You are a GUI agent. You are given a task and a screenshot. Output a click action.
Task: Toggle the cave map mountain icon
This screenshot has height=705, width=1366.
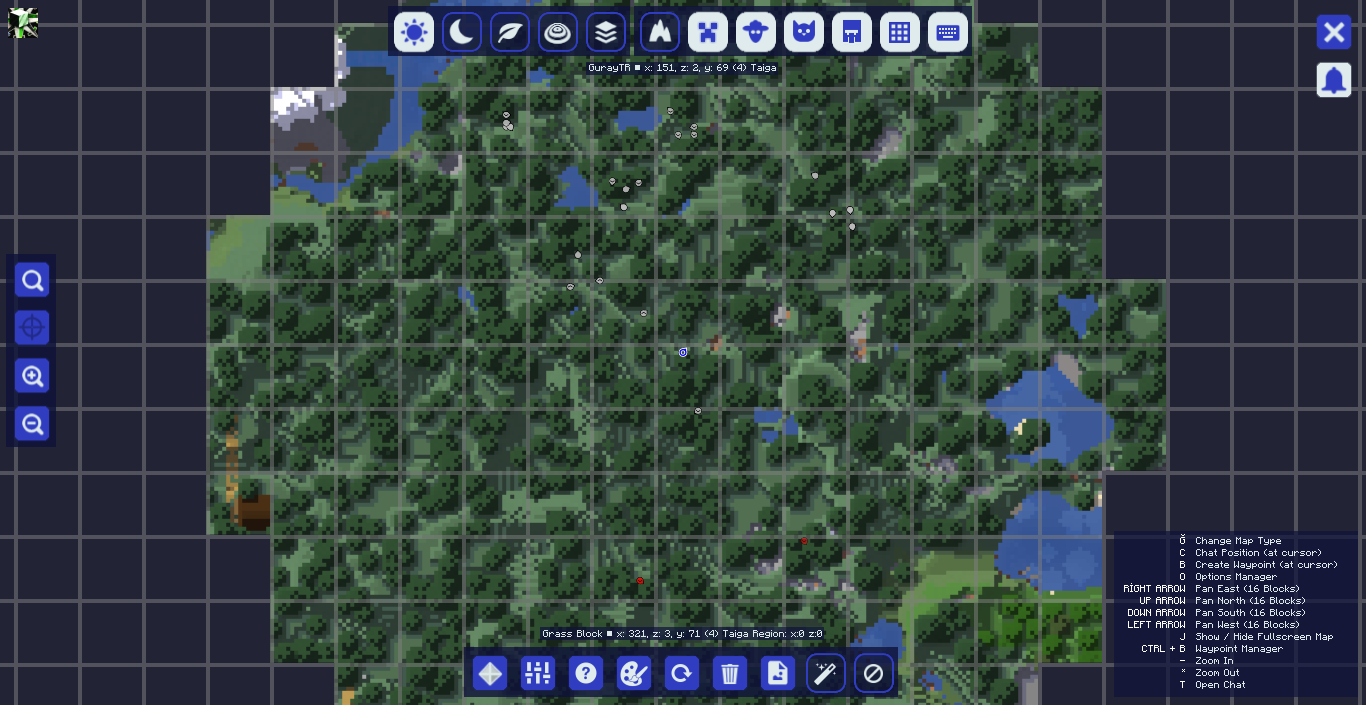point(659,32)
